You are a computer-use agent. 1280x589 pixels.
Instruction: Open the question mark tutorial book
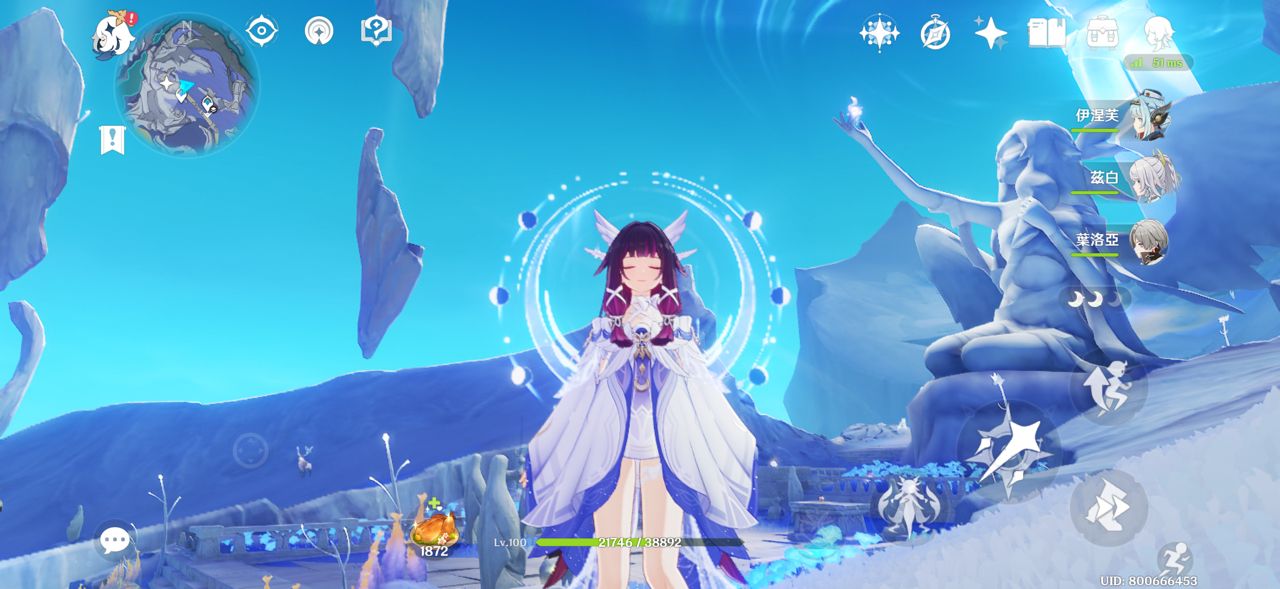pos(376,30)
